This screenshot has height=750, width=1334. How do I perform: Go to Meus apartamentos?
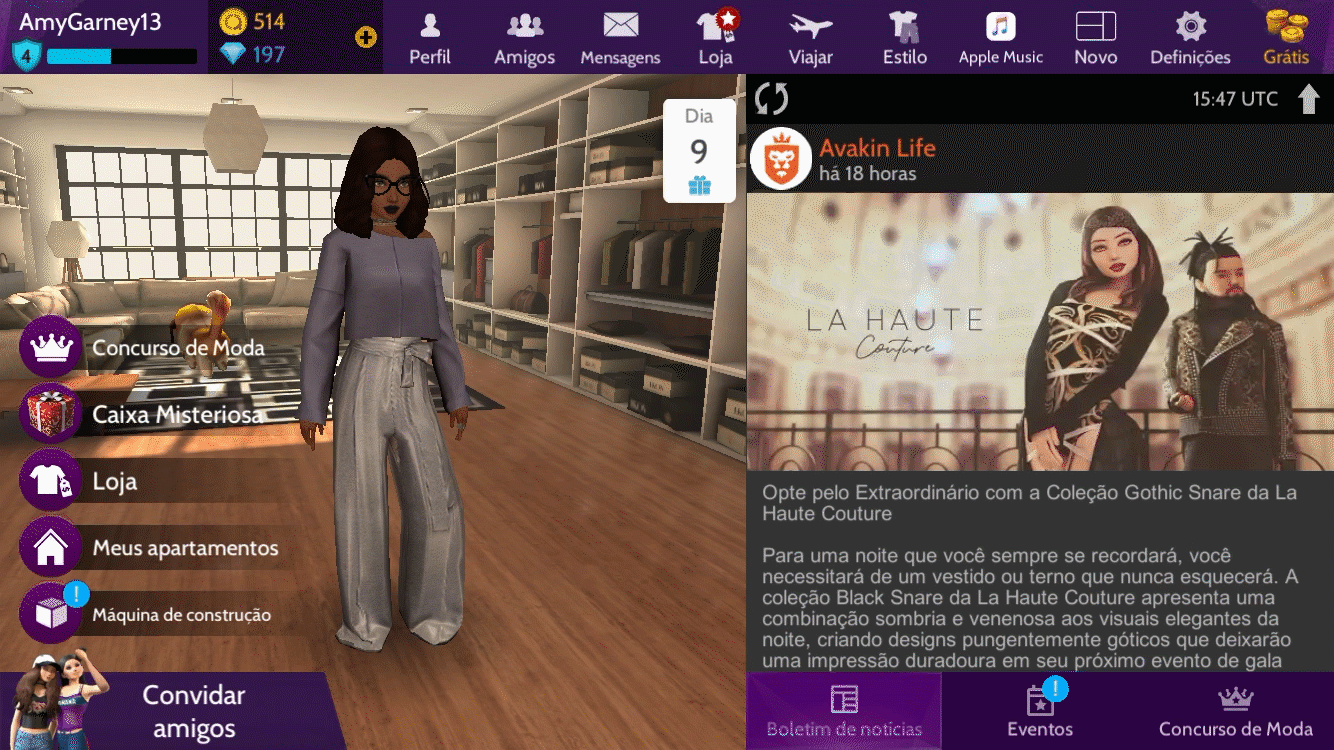click(x=150, y=548)
